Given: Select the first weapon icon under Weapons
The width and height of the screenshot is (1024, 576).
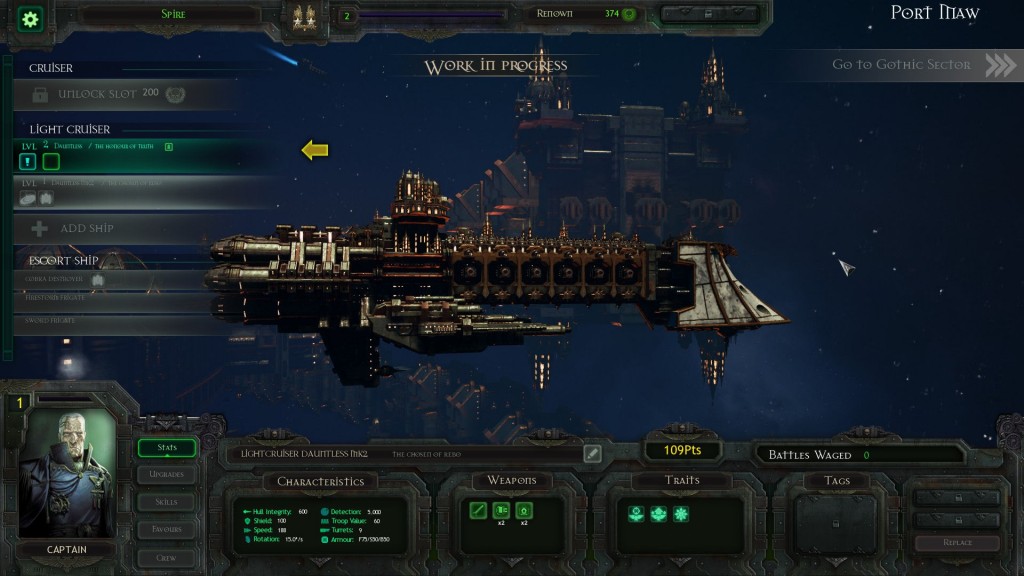Looking at the screenshot, I should [479, 511].
